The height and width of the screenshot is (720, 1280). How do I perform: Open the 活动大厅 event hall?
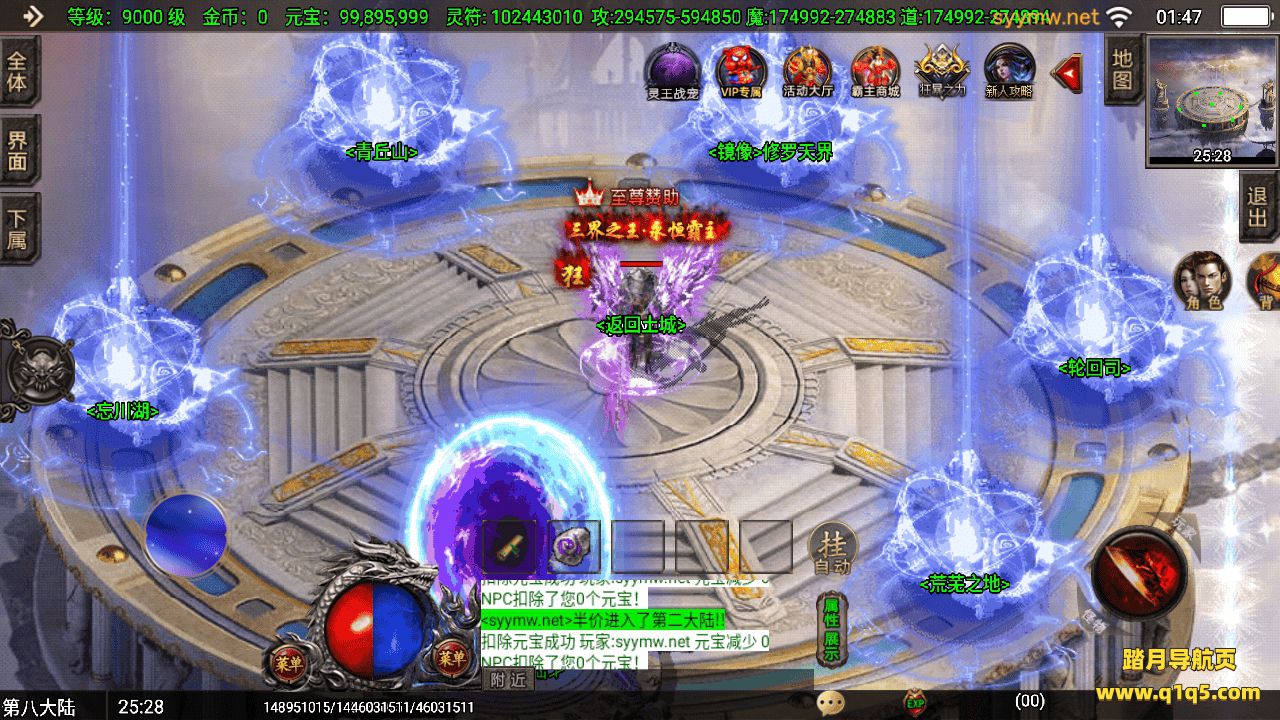click(x=807, y=71)
